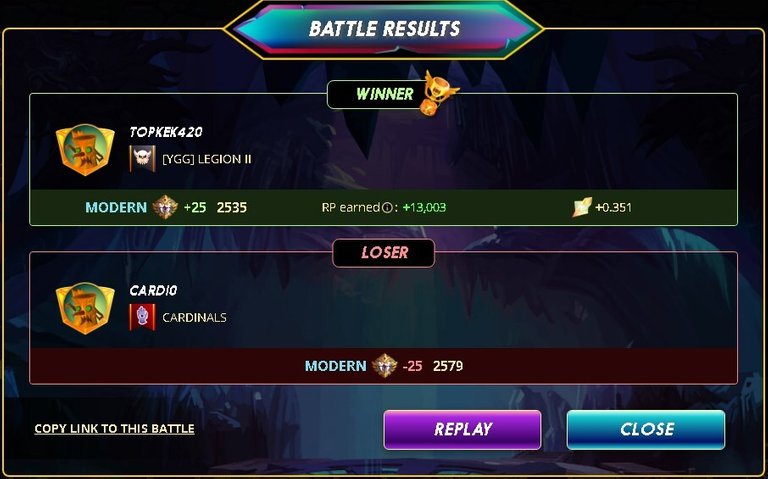Select the Cardinals guild name
Viewport: 768px width, 479px height.
(194, 317)
